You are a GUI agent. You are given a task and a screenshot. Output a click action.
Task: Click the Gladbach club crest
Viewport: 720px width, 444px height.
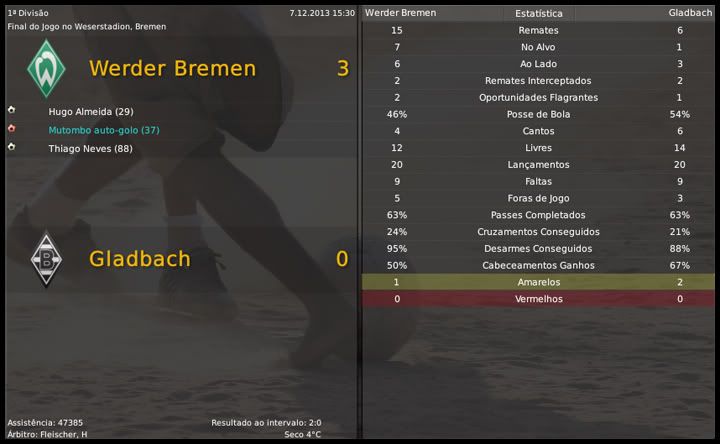(x=44, y=259)
